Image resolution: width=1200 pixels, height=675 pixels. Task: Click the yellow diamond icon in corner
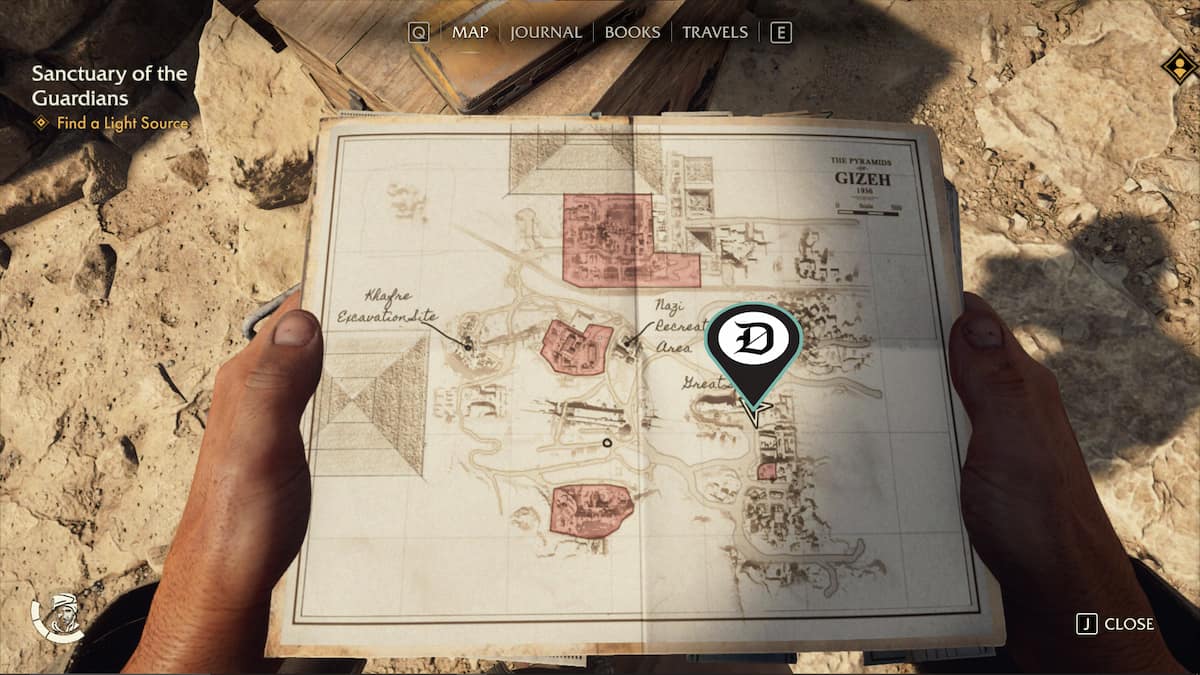[x=1179, y=68]
